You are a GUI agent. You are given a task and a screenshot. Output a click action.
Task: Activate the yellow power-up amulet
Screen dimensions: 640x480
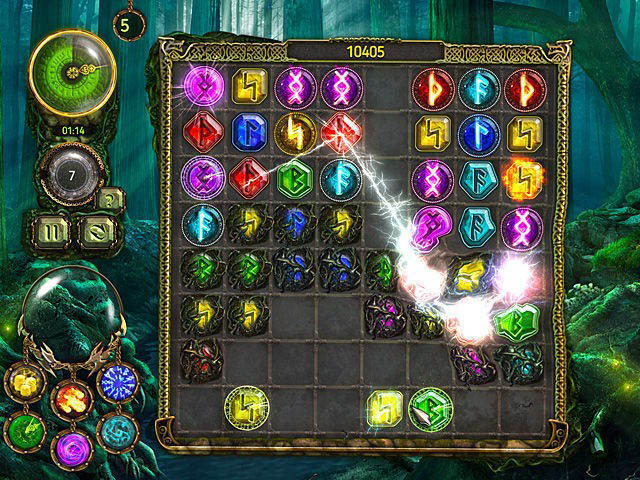pyautogui.click(x=24, y=381)
